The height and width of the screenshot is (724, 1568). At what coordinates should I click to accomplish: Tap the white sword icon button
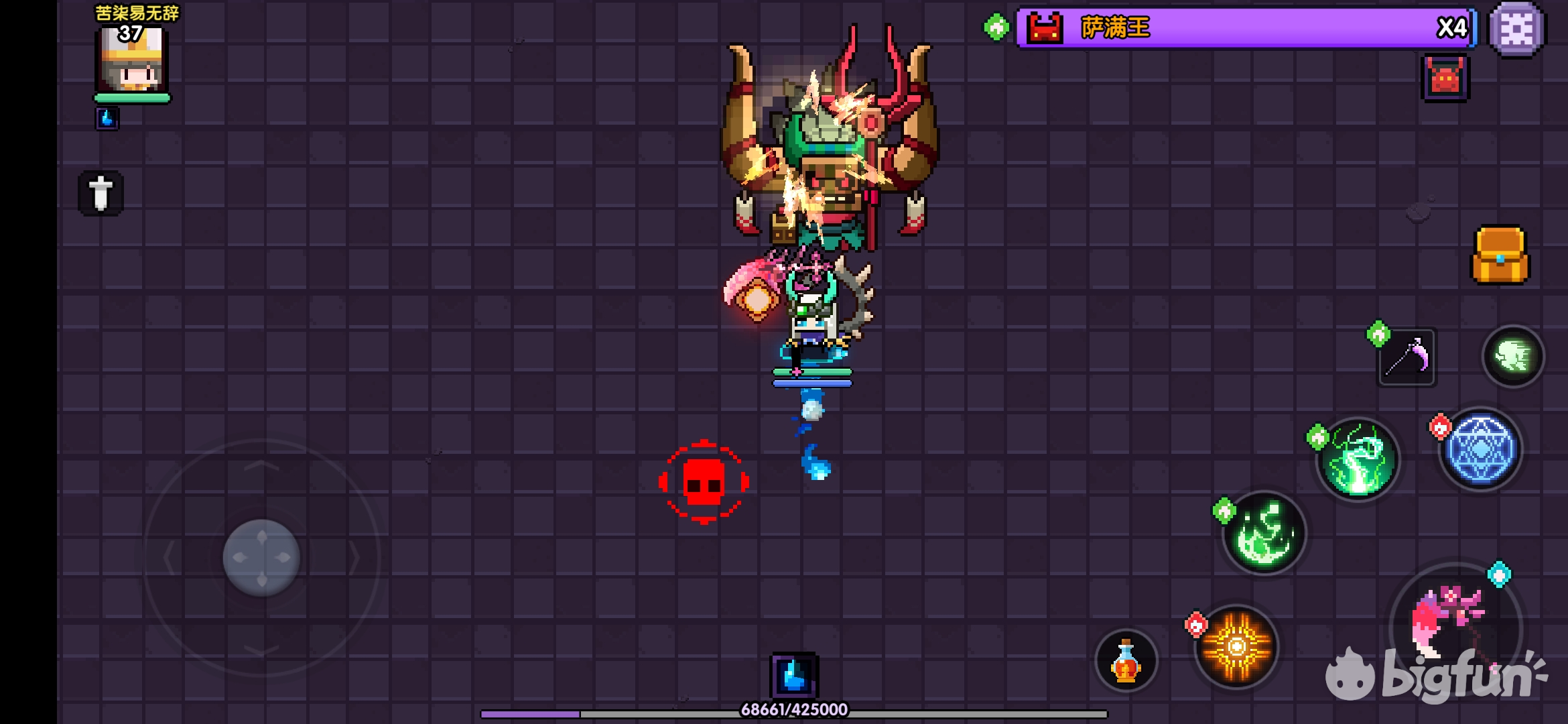[101, 193]
